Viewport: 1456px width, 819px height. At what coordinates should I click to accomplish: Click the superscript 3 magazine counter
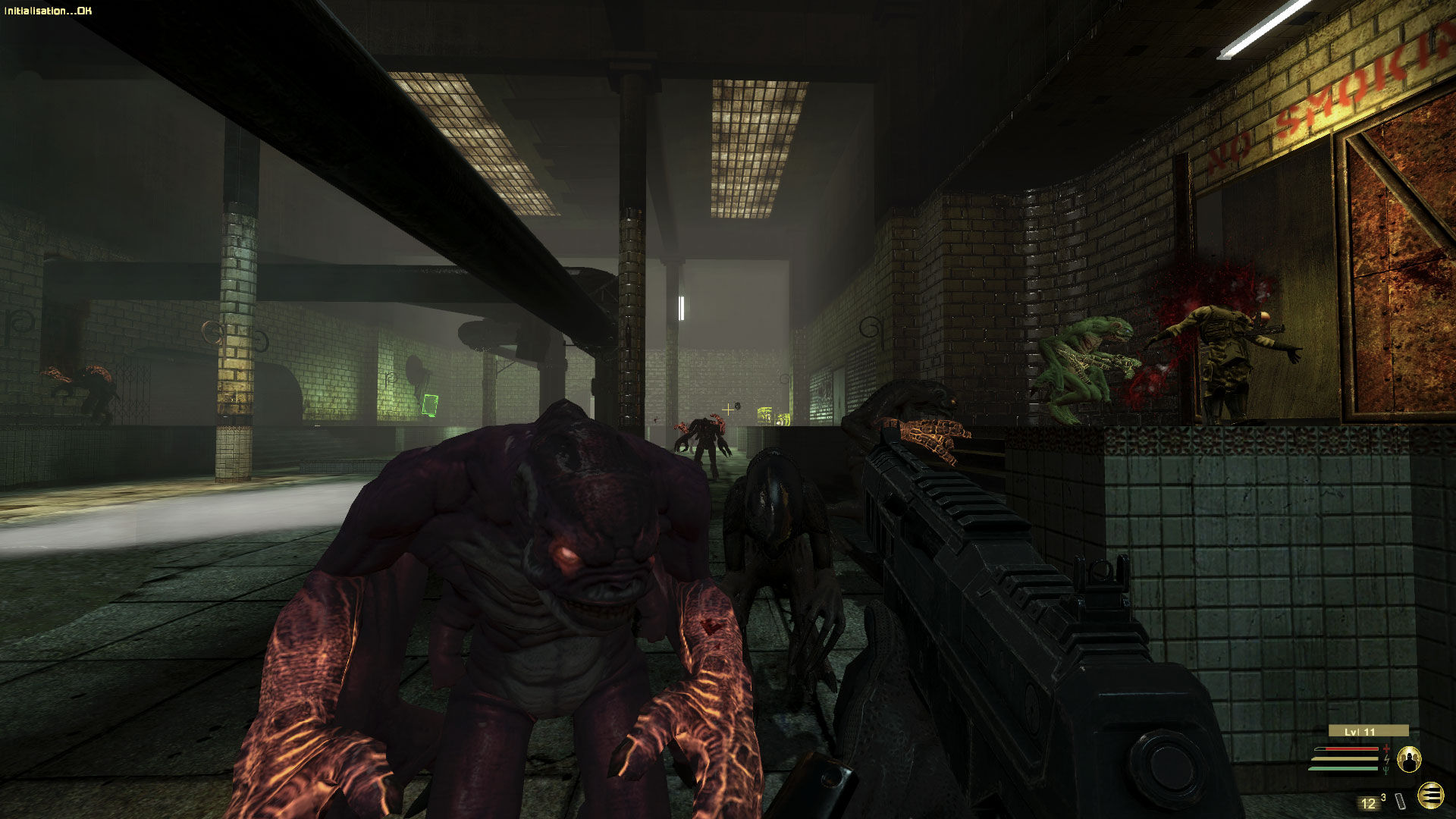coord(1384,798)
